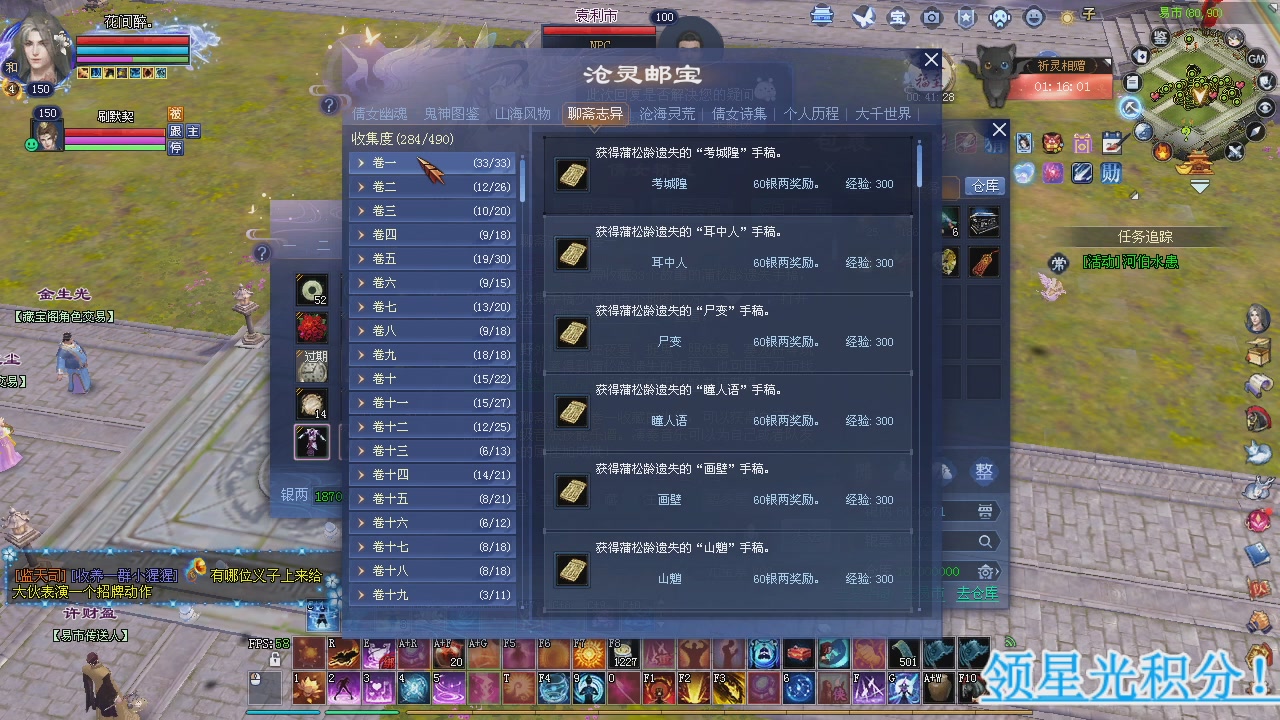The width and height of the screenshot is (1280, 720).
Task: Expand the 卷十二 volume entry
Action: click(x=389, y=426)
